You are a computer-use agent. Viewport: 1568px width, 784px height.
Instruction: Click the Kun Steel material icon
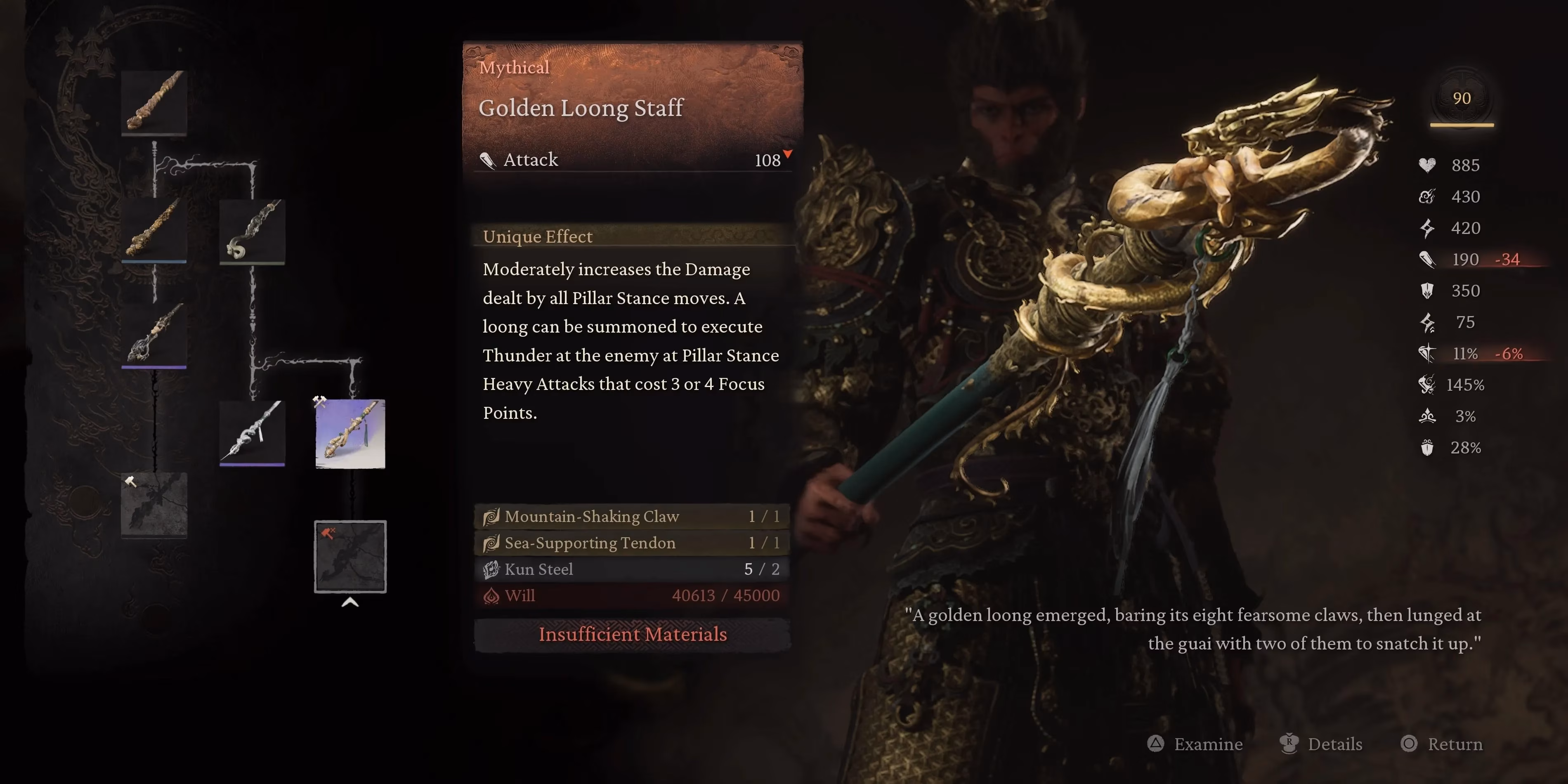tap(492, 569)
